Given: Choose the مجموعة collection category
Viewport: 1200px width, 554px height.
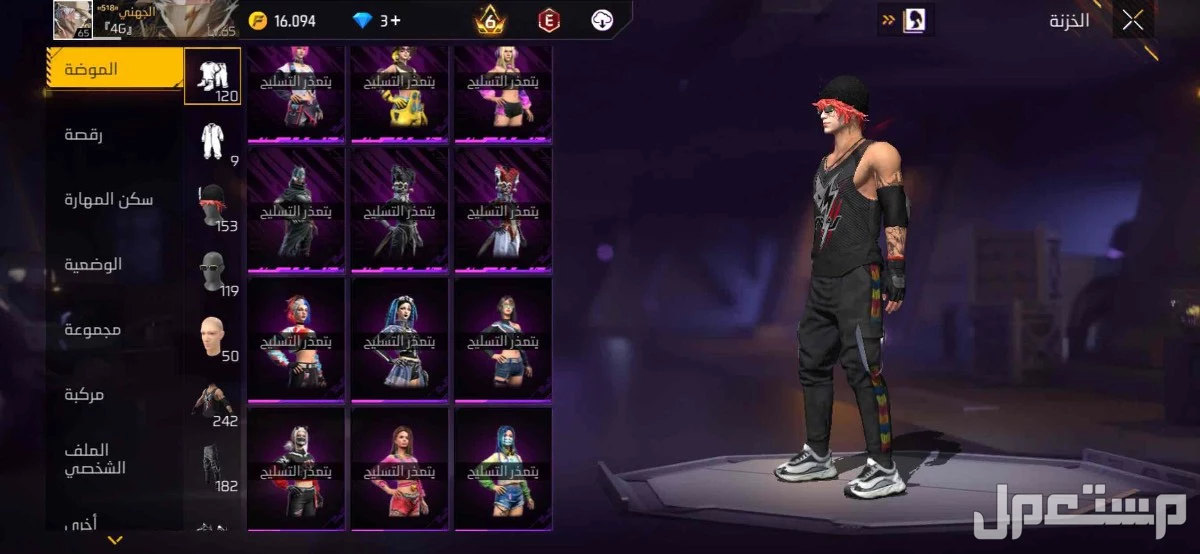Looking at the screenshot, I should (x=93, y=329).
